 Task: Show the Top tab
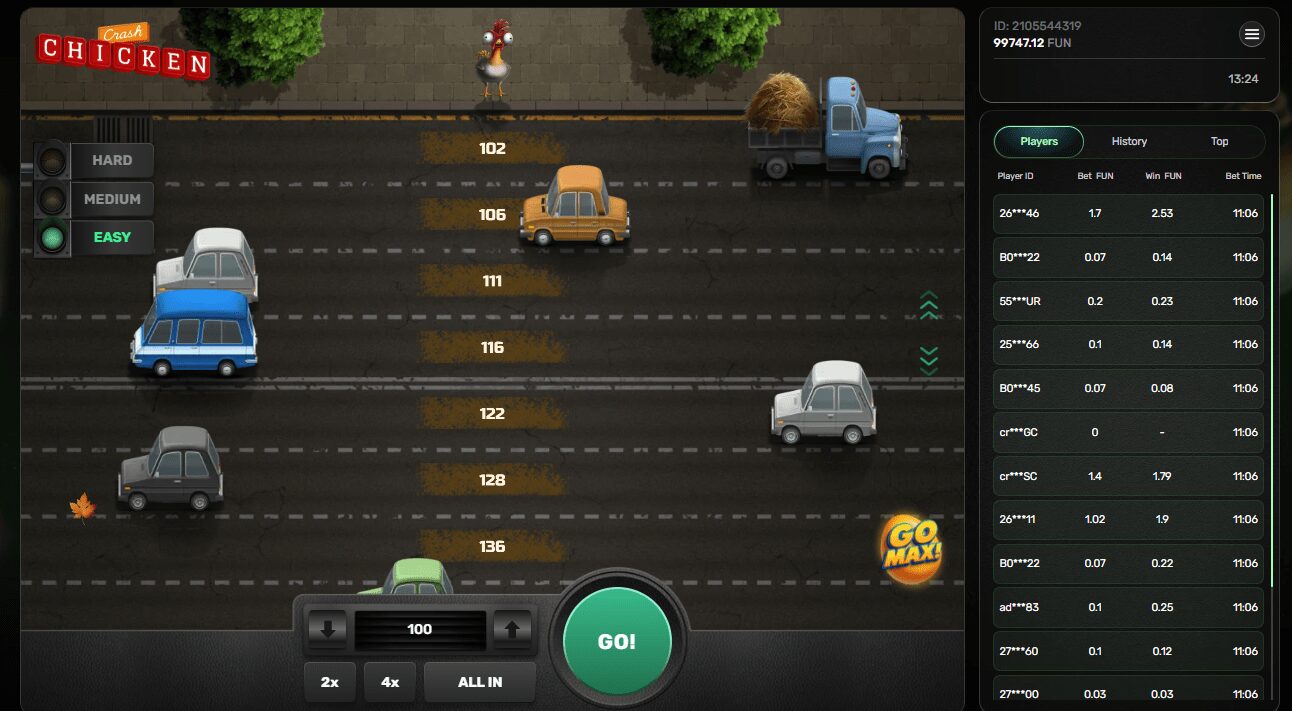(x=1219, y=142)
